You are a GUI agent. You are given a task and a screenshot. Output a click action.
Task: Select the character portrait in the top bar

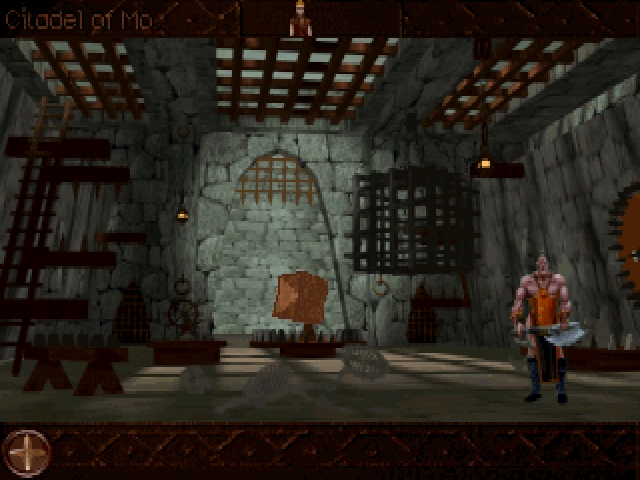tap(299, 19)
